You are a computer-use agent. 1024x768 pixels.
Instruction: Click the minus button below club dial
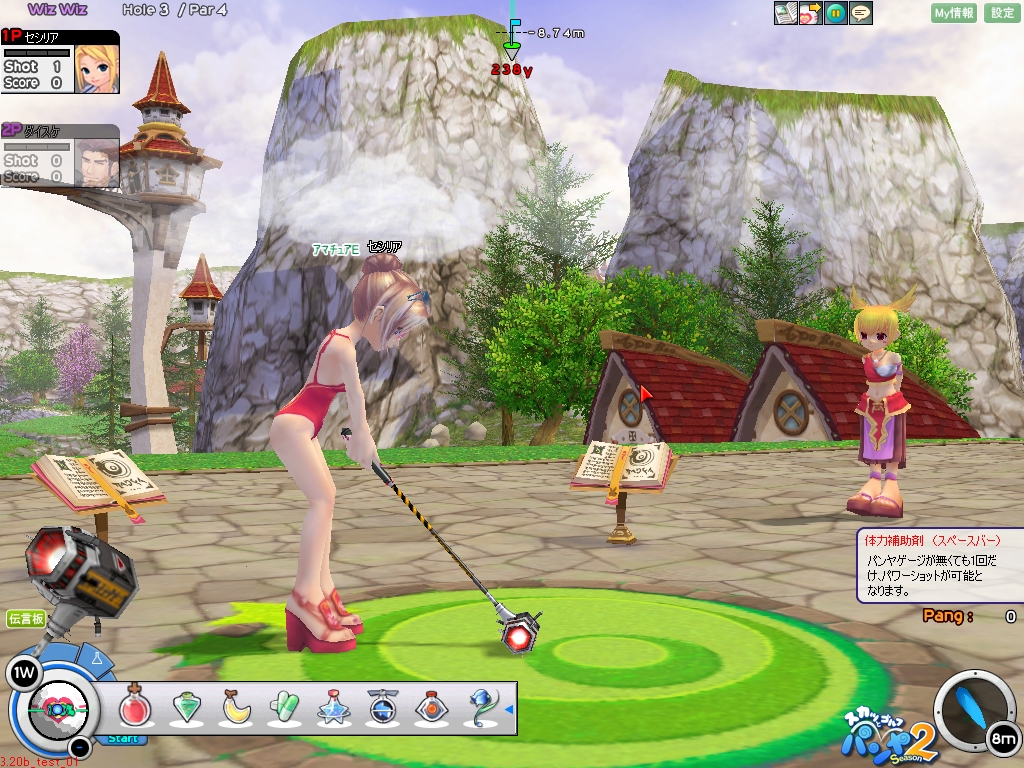tap(81, 746)
